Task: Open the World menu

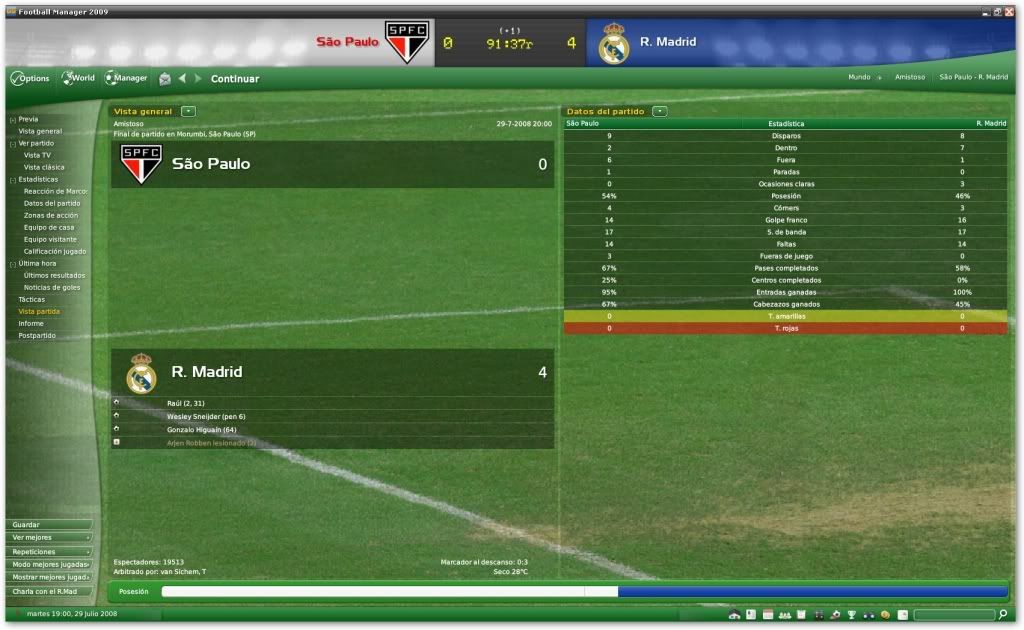Action: 78,78
